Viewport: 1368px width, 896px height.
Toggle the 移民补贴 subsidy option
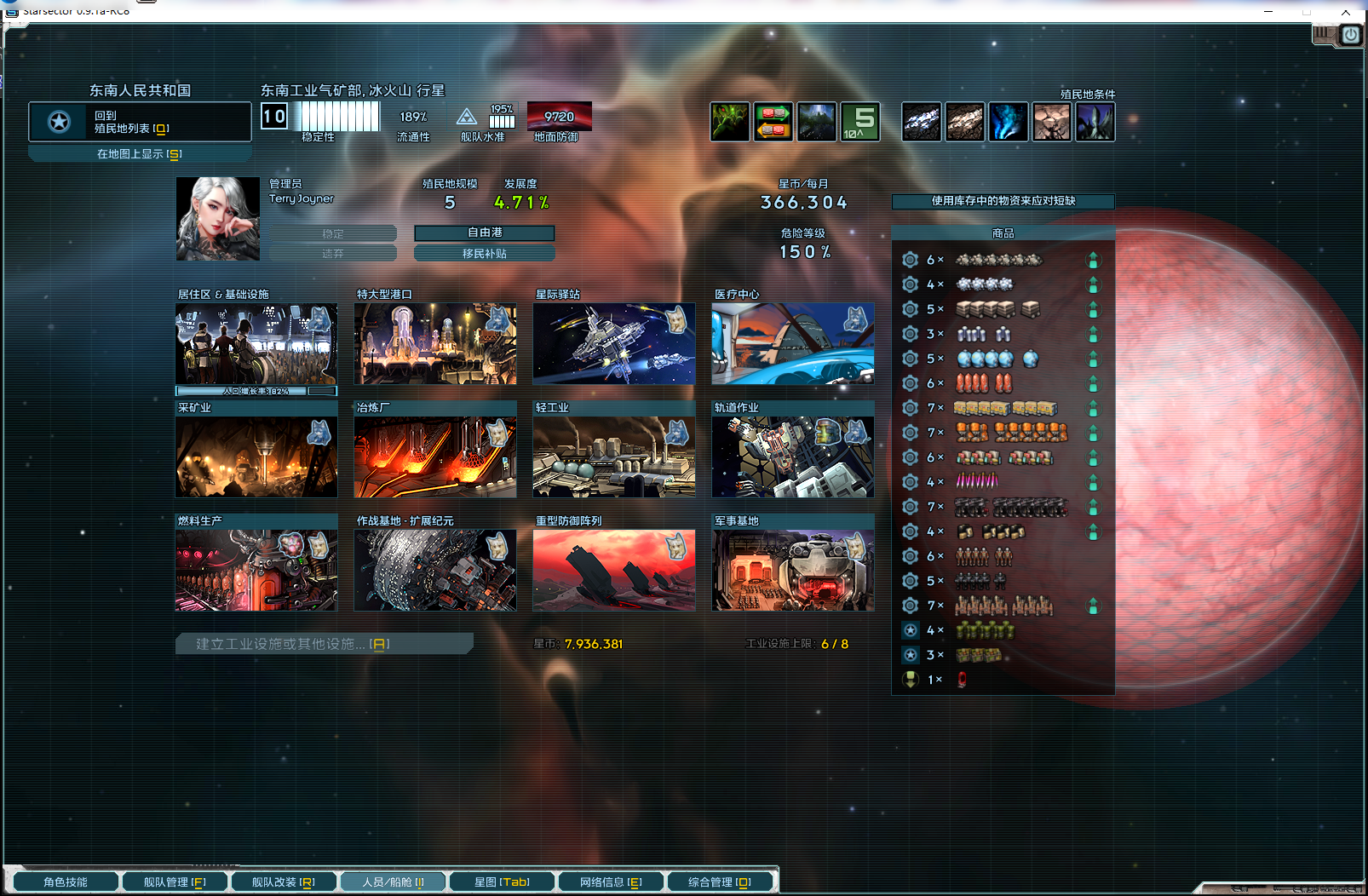(x=484, y=252)
